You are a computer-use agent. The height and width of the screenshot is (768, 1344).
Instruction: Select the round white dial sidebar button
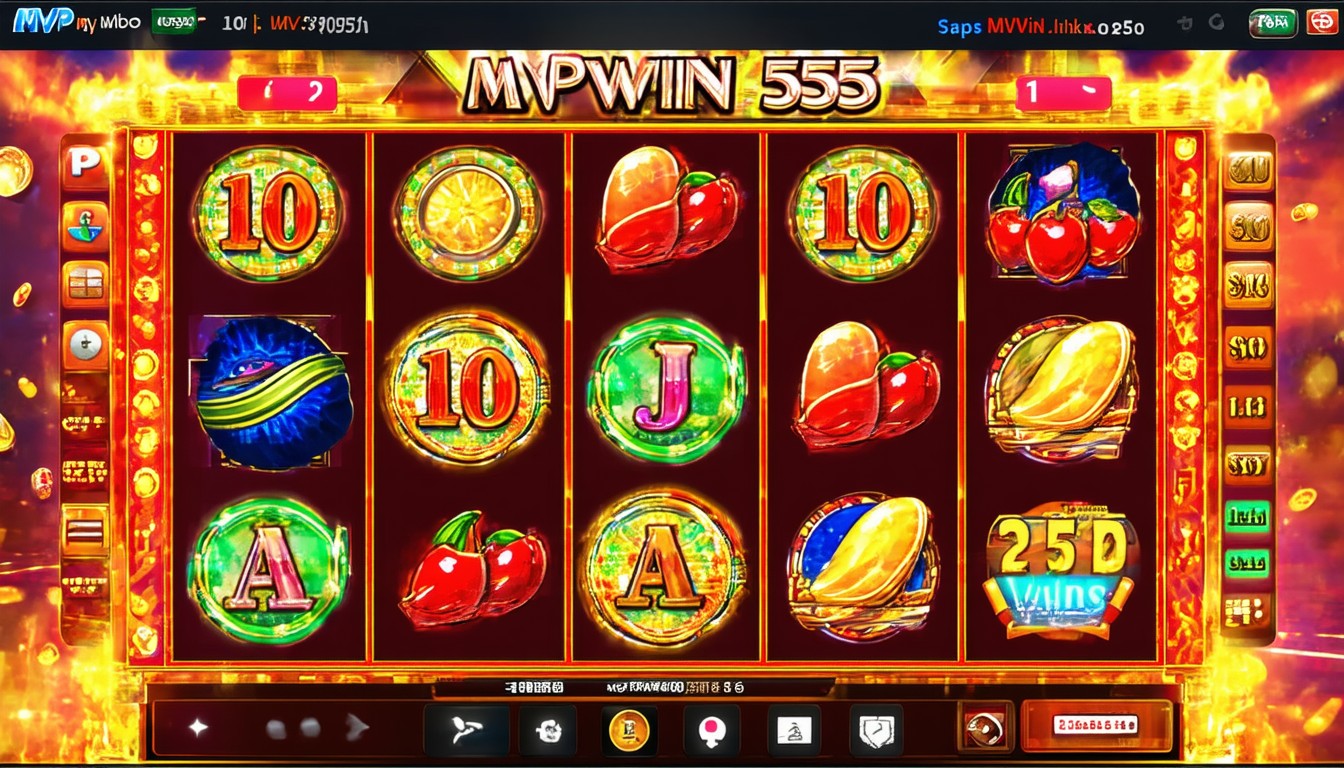(86, 345)
